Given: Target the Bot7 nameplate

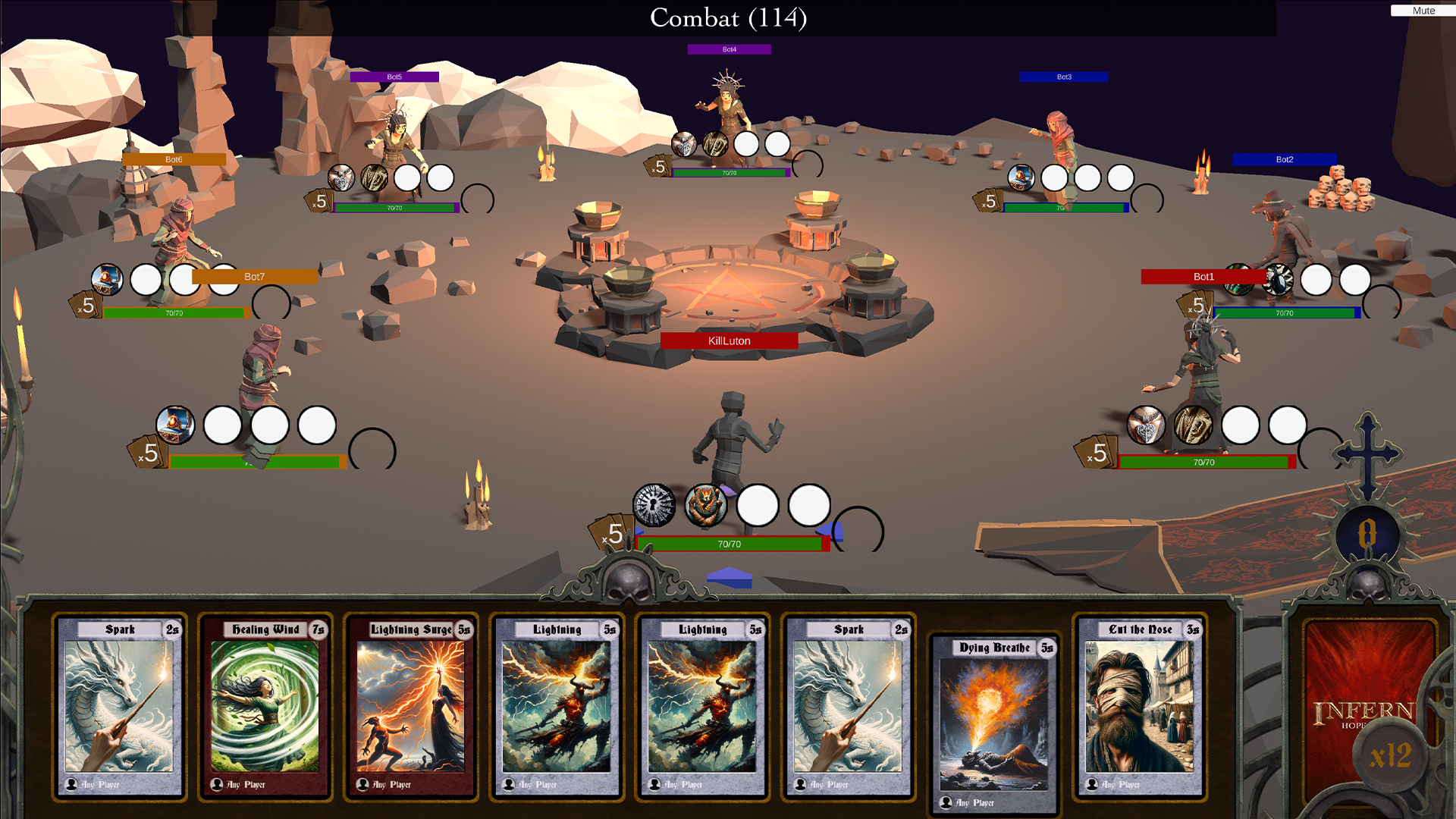Looking at the screenshot, I should 255,277.
